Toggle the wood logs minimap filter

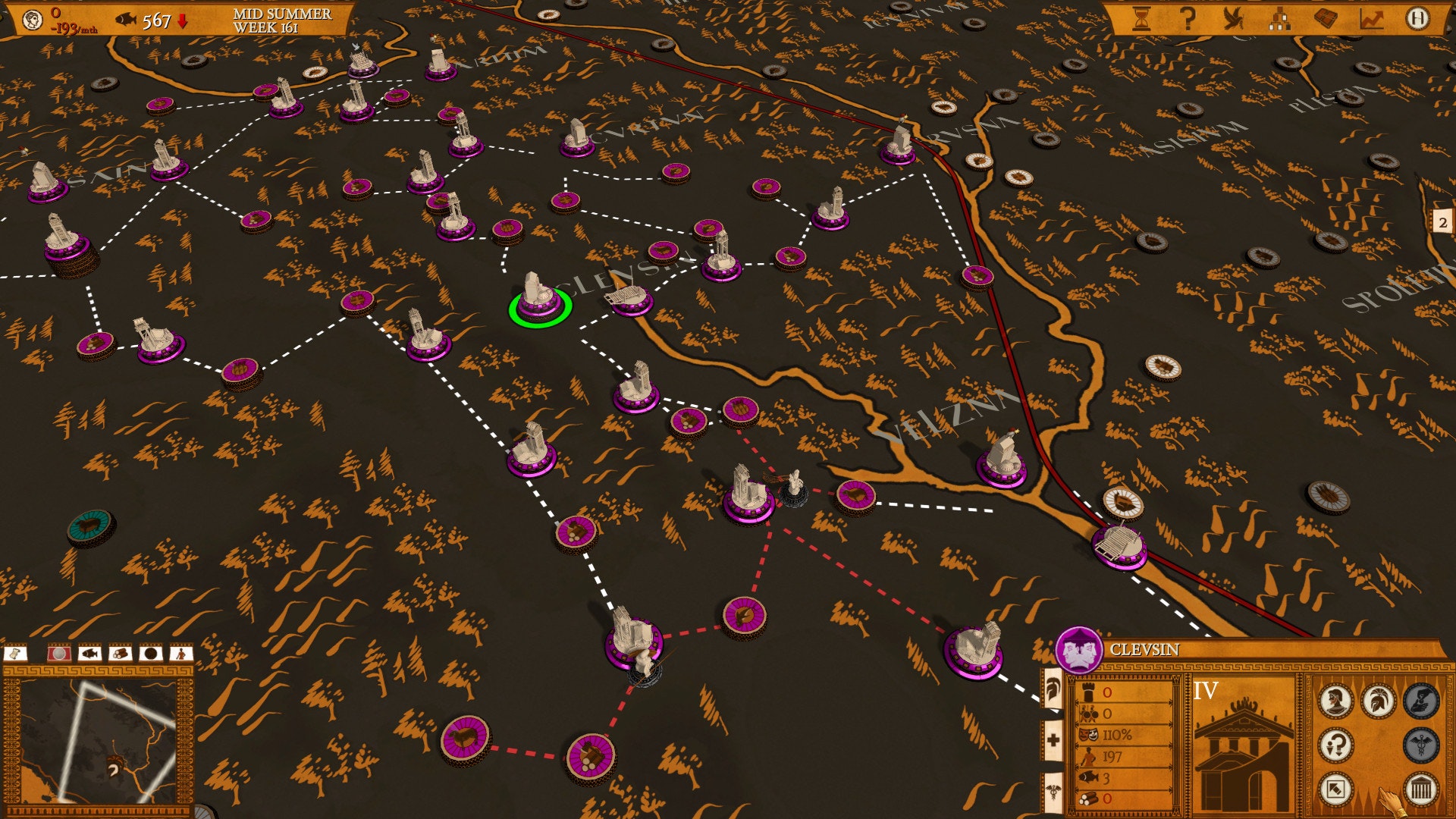120,653
